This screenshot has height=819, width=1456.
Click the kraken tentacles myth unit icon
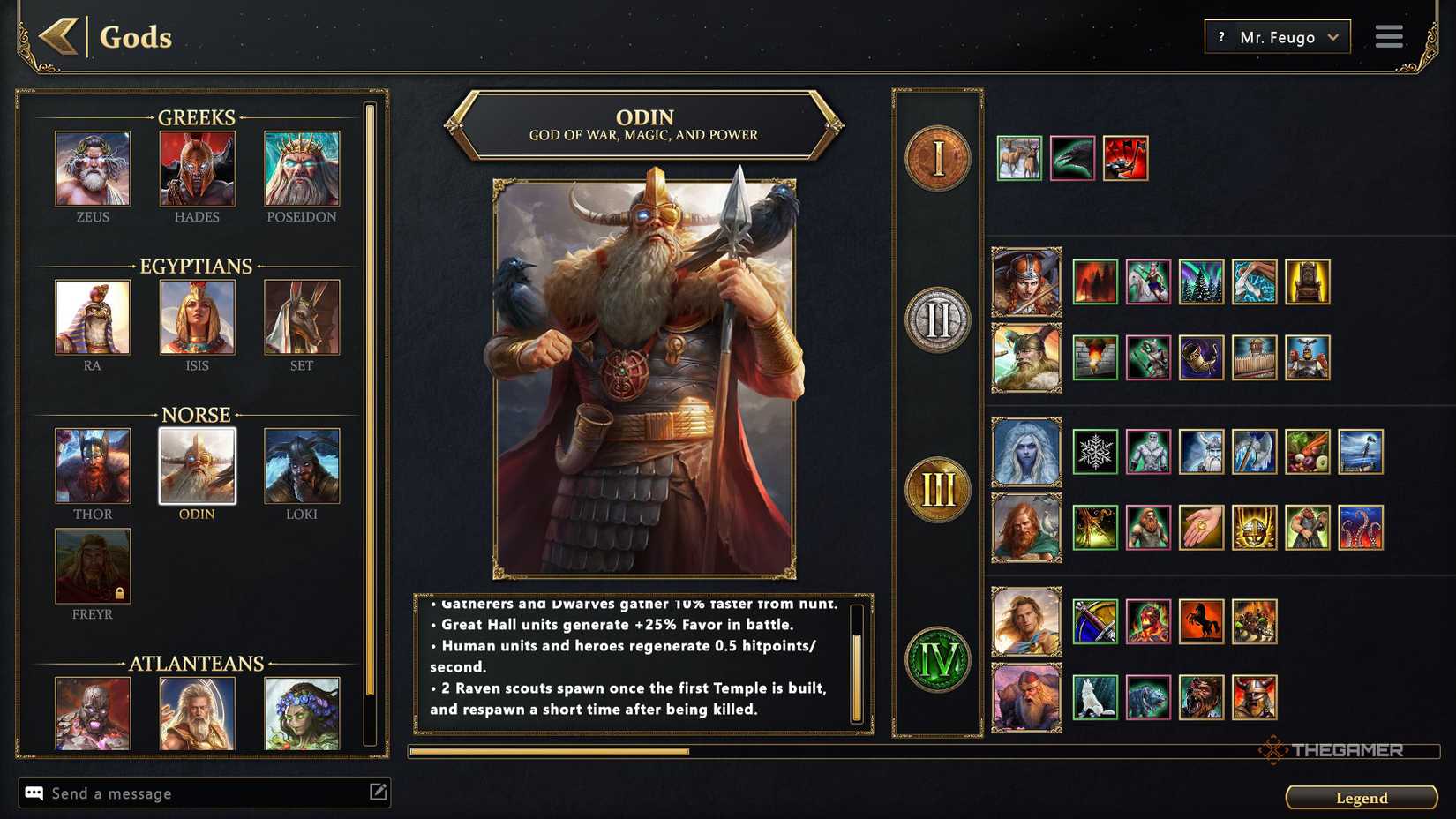point(1360,528)
